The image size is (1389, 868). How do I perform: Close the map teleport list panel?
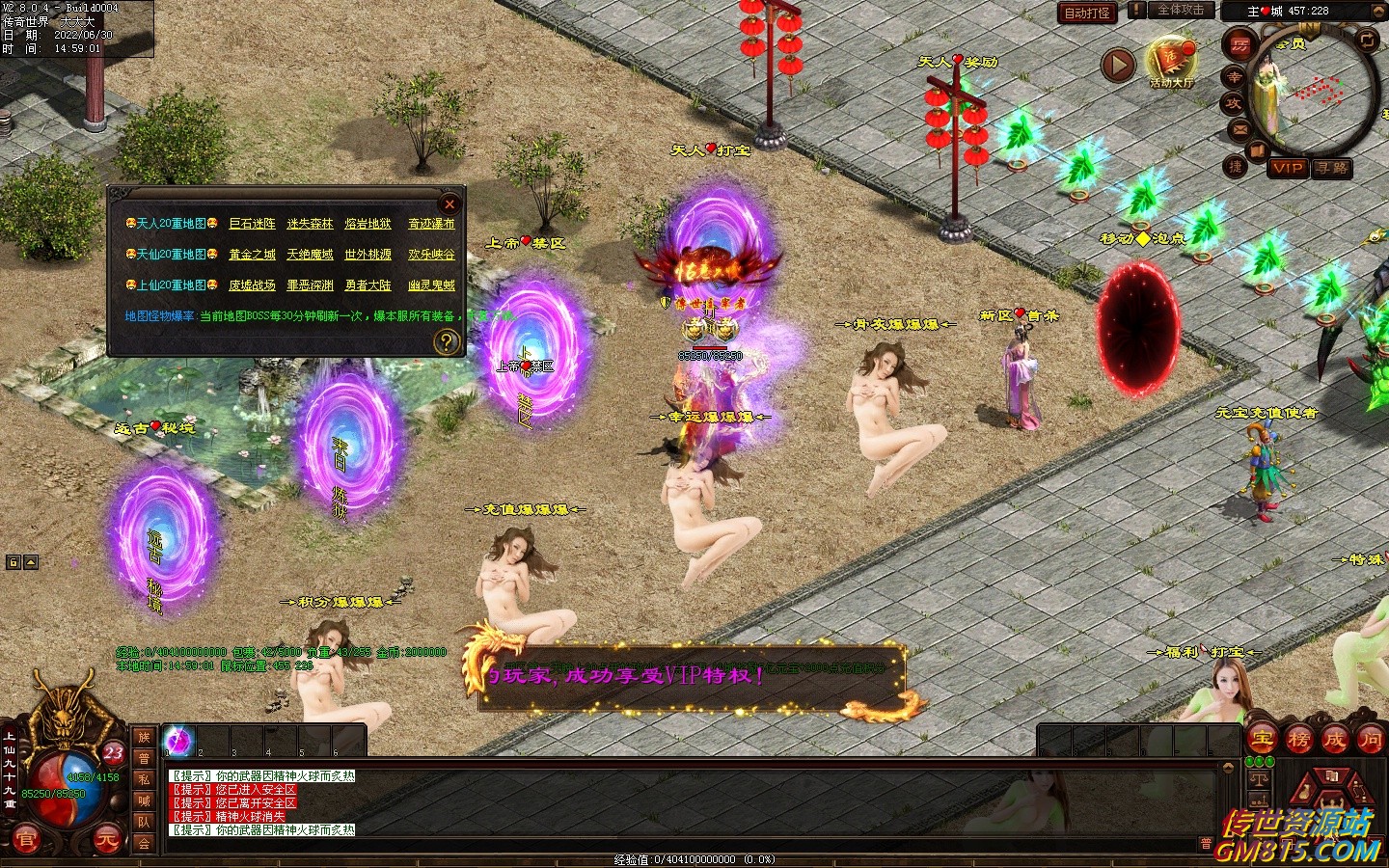tap(449, 204)
